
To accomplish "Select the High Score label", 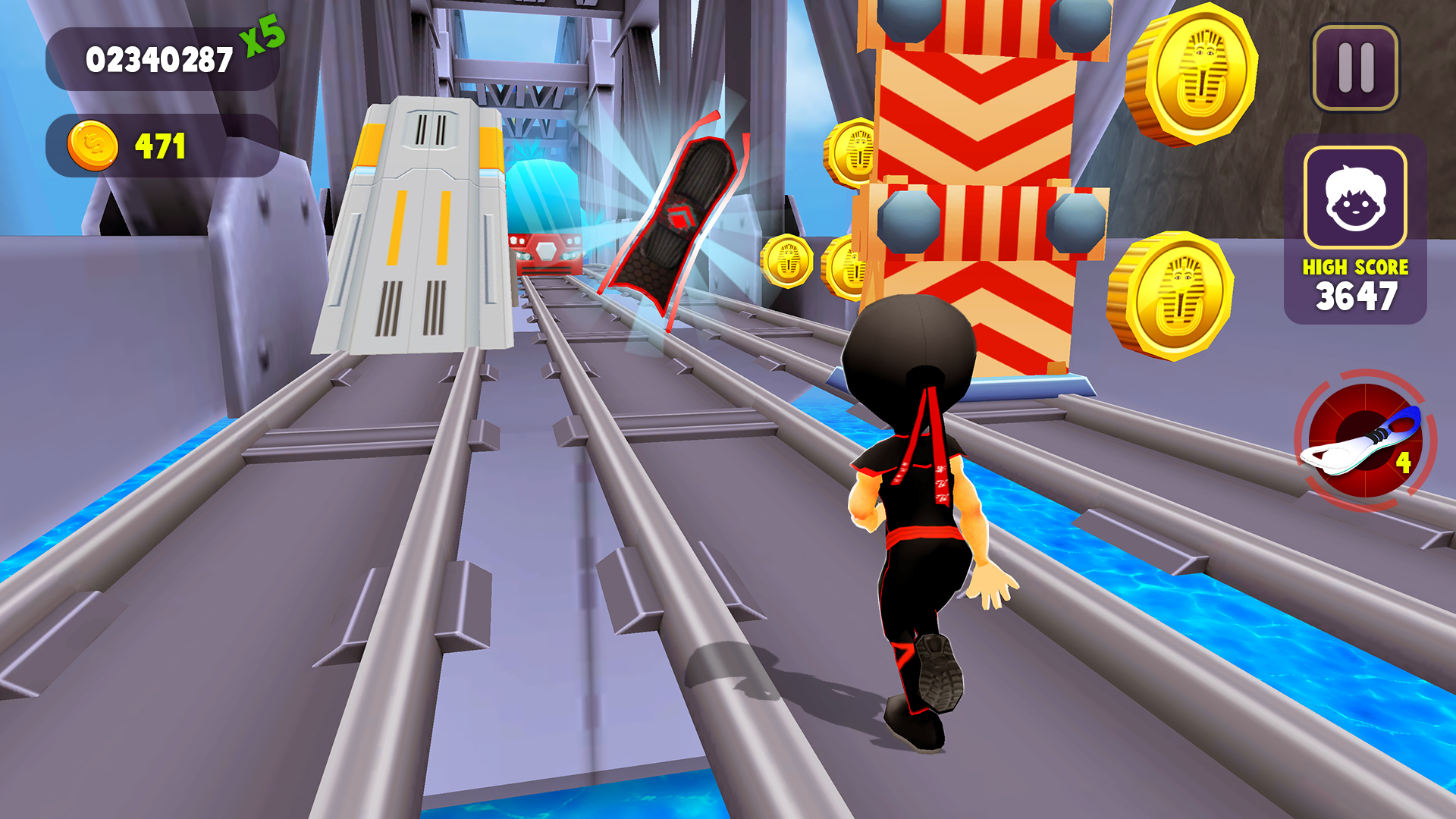I will point(1354,267).
